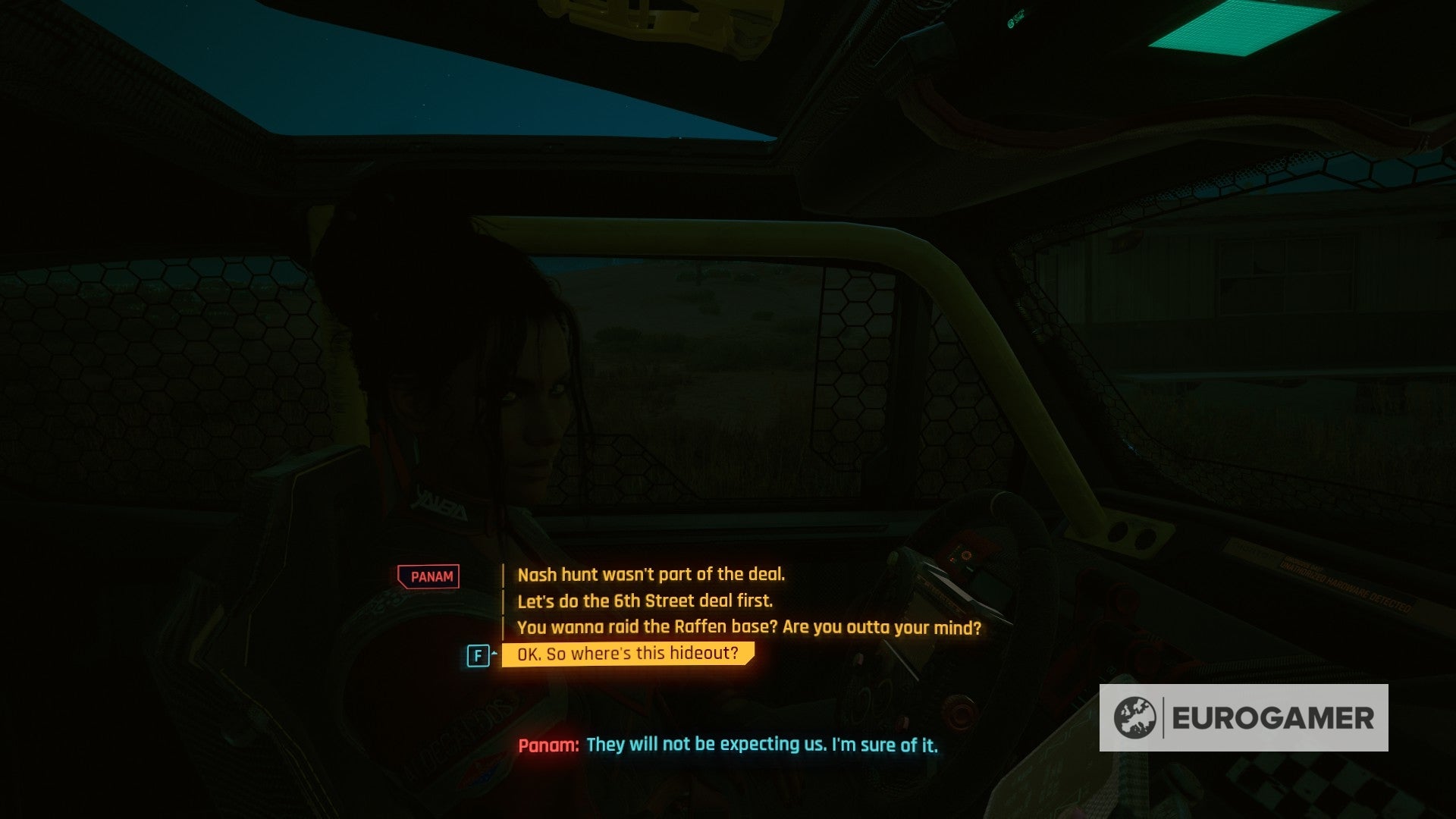Click the vertical divider bar beside dialogue options

pyautogui.click(x=504, y=601)
